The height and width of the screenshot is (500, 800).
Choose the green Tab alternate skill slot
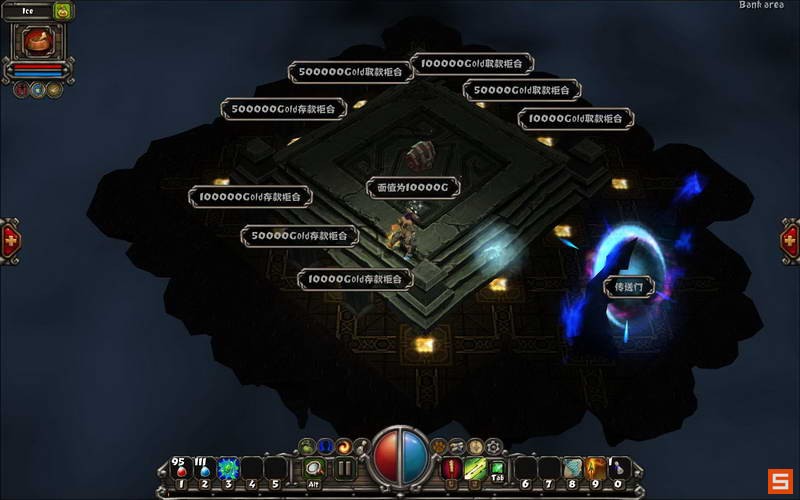tap(498, 468)
